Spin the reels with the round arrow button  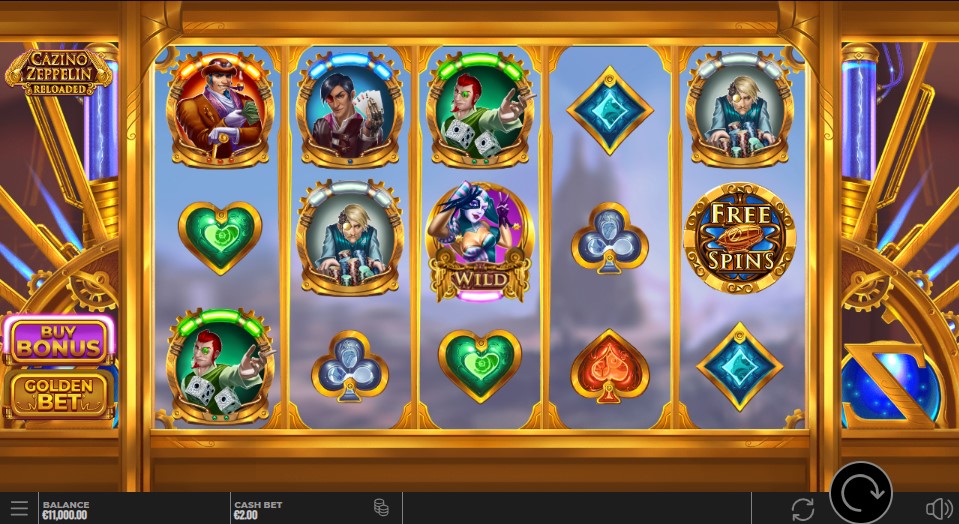(860, 493)
